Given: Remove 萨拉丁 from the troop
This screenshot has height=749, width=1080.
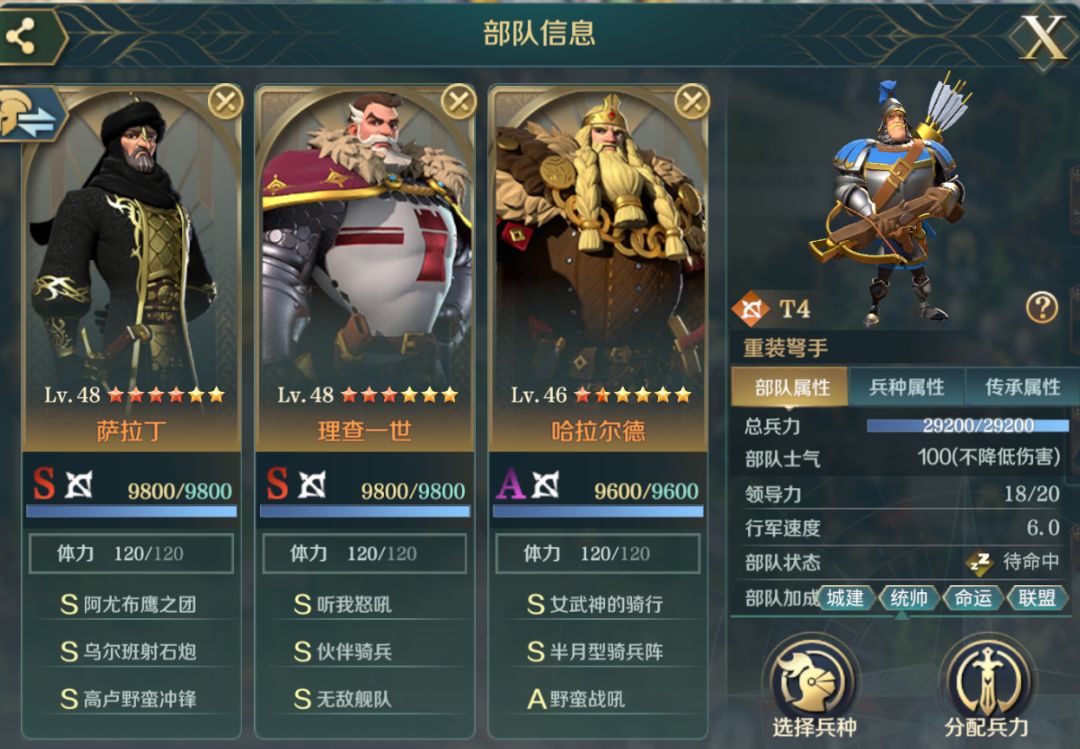Looking at the screenshot, I should (226, 100).
